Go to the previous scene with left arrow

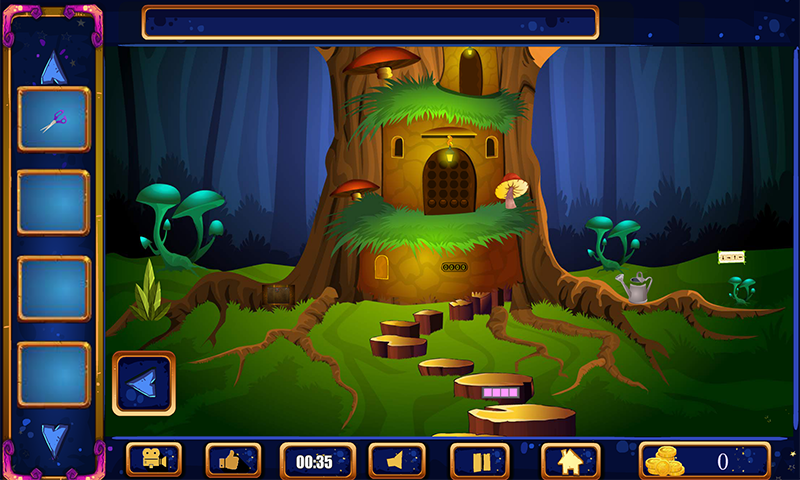pyautogui.click(x=144, y=383)
